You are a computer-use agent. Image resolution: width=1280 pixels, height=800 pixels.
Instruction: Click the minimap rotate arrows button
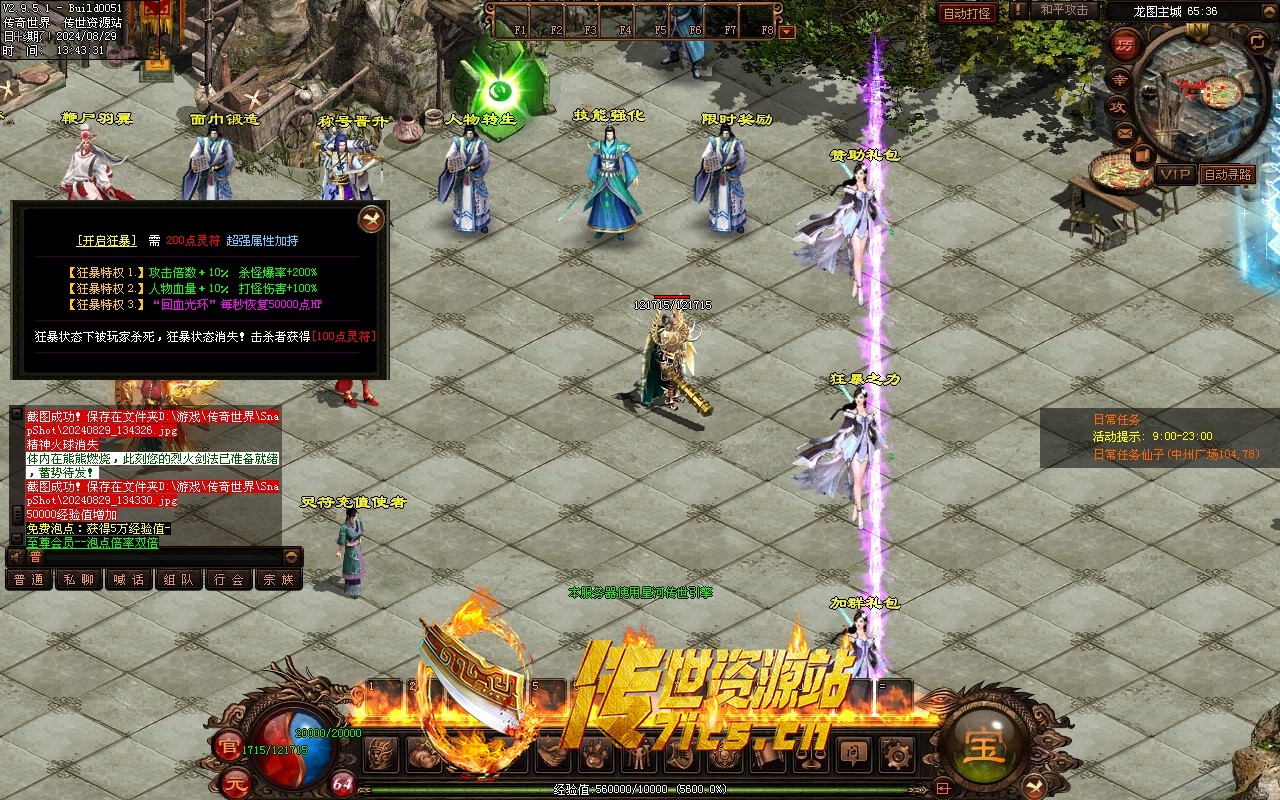tap(1257, 40)
